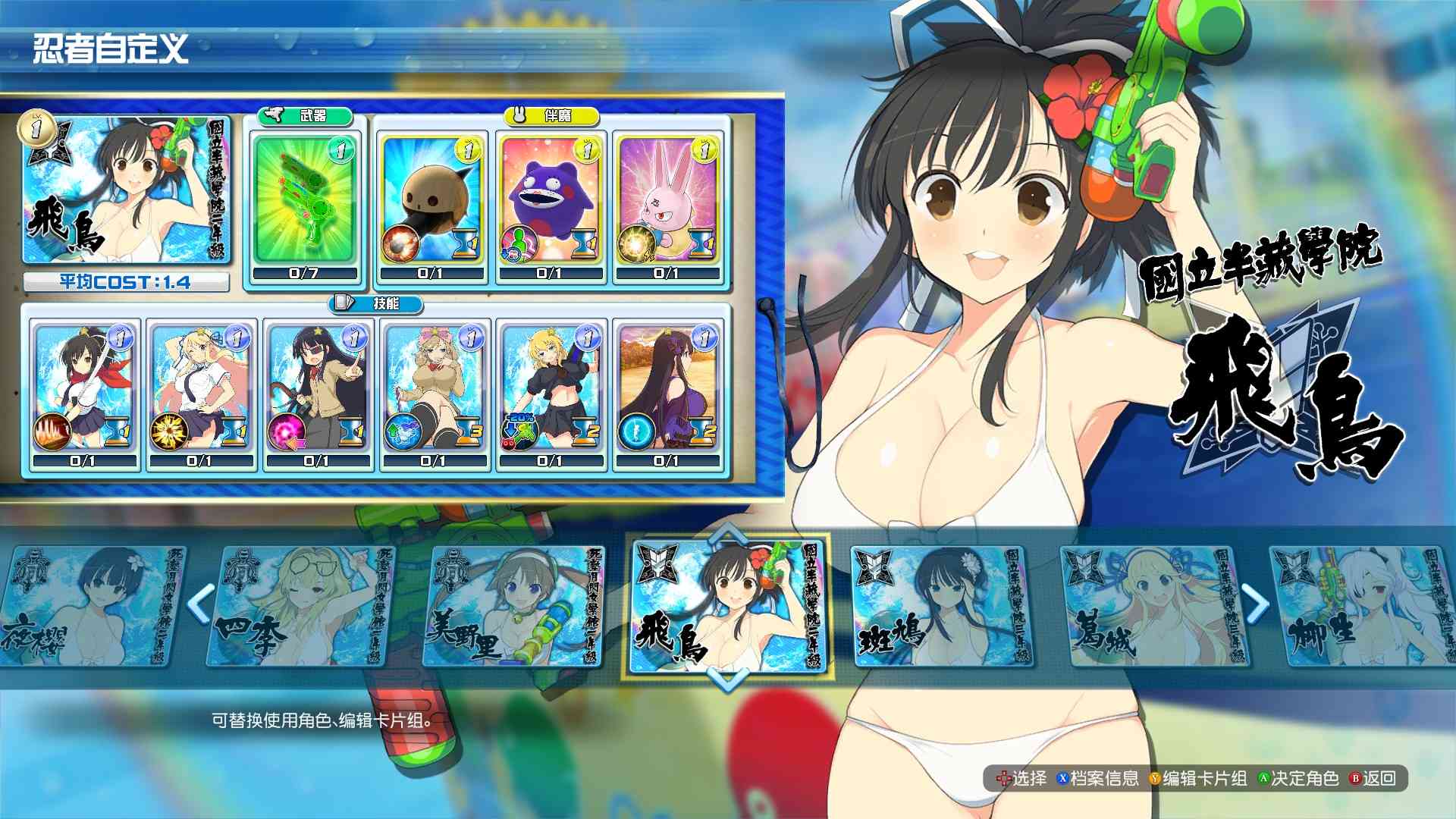The height and width of the screenshot is (819, 1456).
Task: Click the level 1 medal badge on Asuka's card
Action: pyautogui.click(x=36, y=130)
